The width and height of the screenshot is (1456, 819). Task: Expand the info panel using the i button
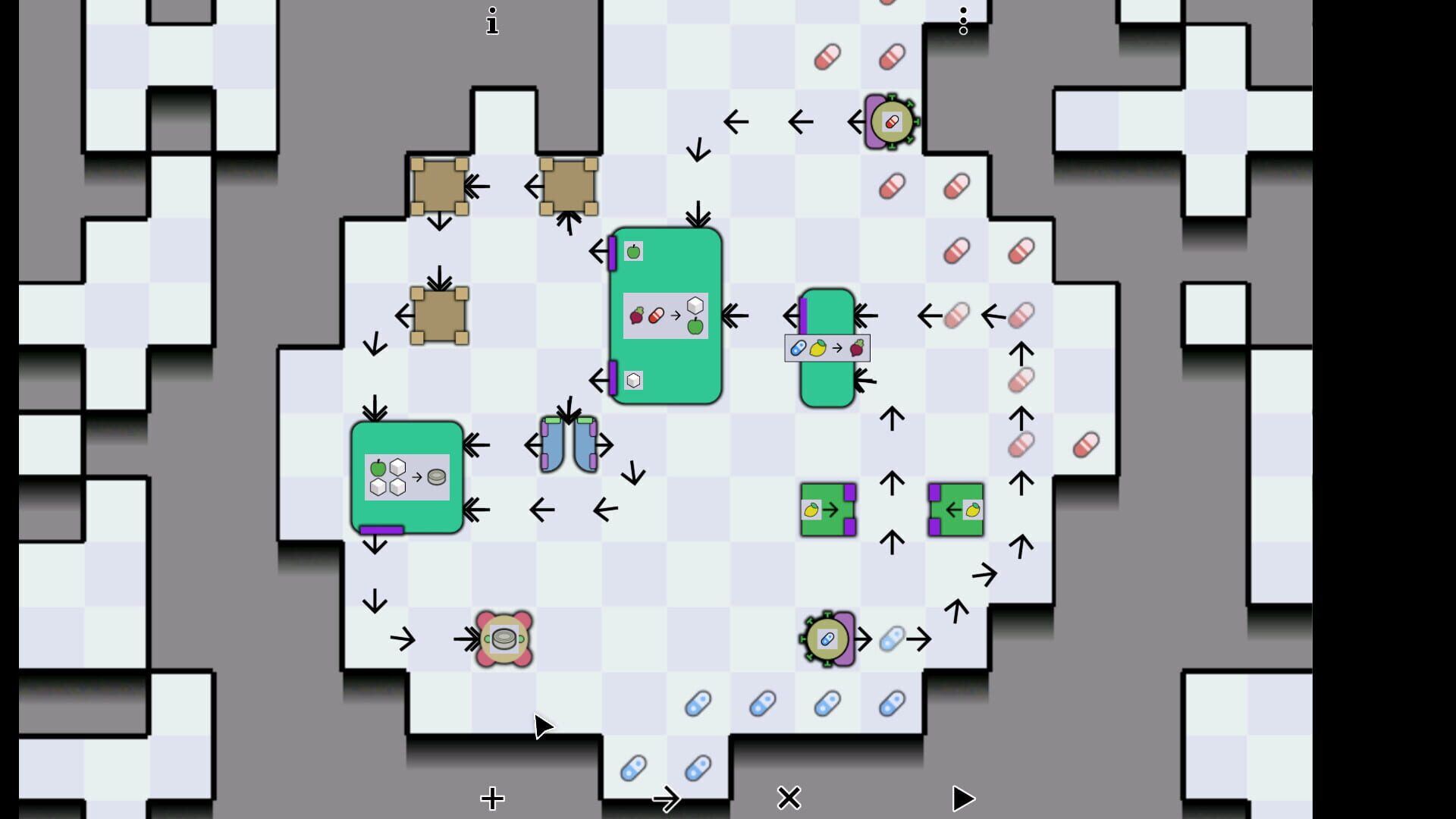coord(492,21)
